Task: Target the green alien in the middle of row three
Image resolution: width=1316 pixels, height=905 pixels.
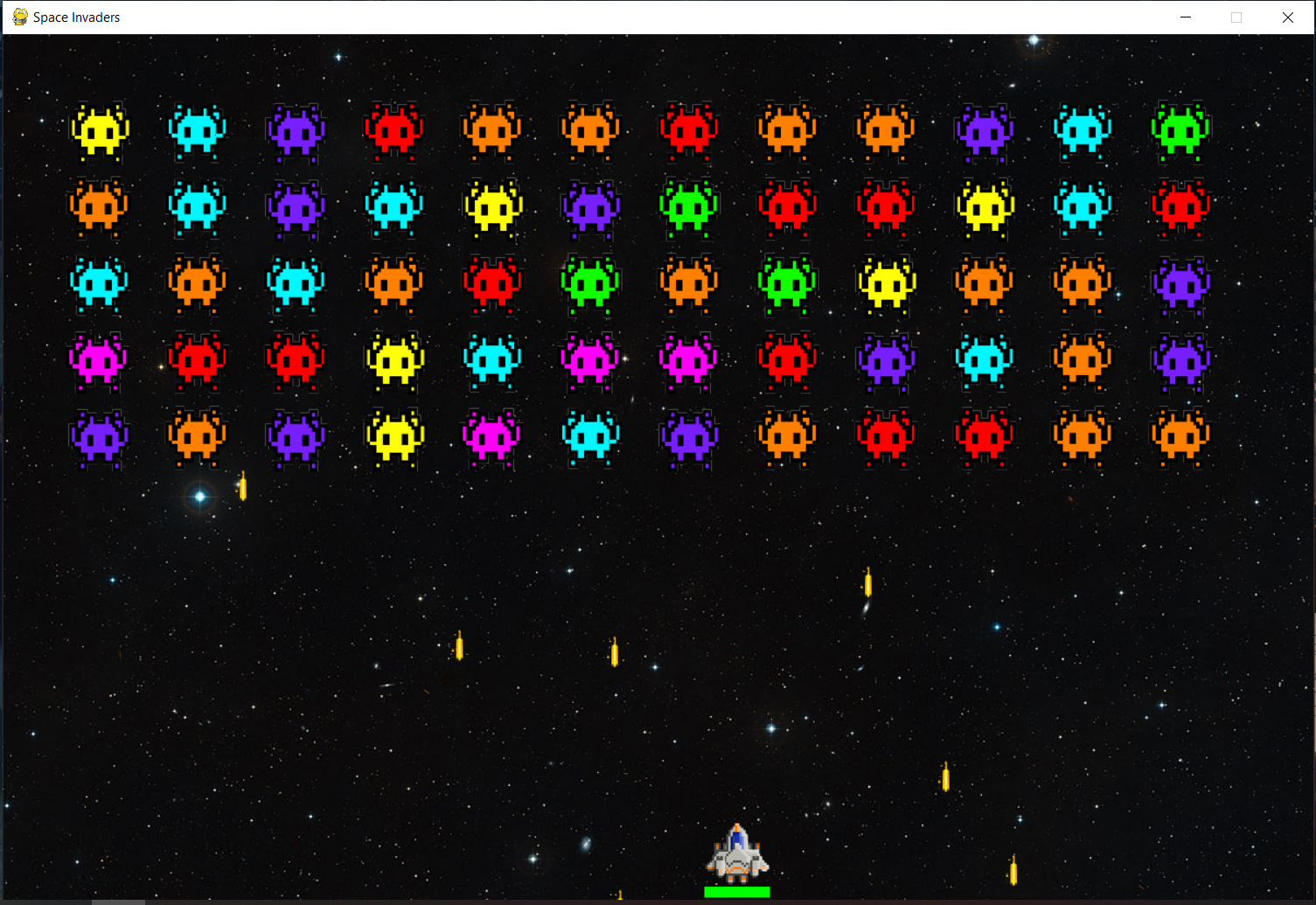Action: tap(590, 284)
